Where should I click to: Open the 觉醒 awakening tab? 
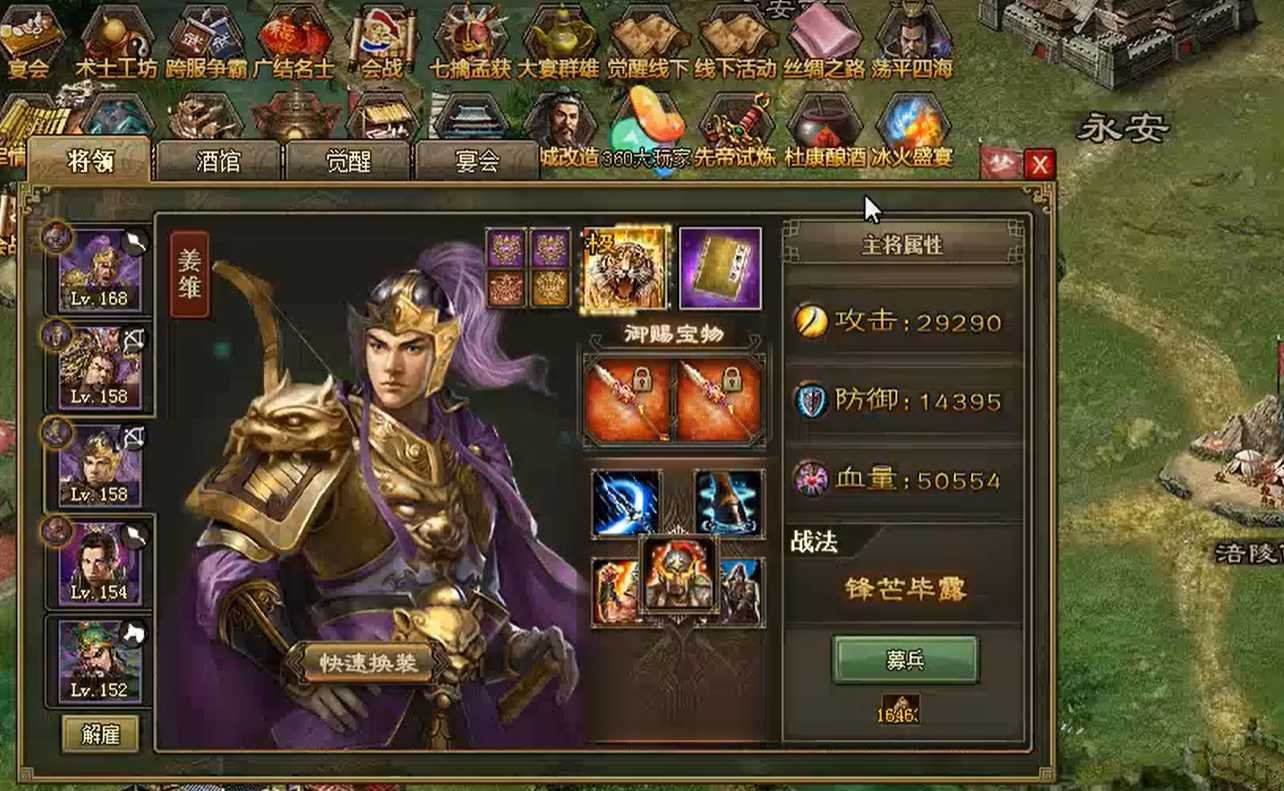(348, 162)
